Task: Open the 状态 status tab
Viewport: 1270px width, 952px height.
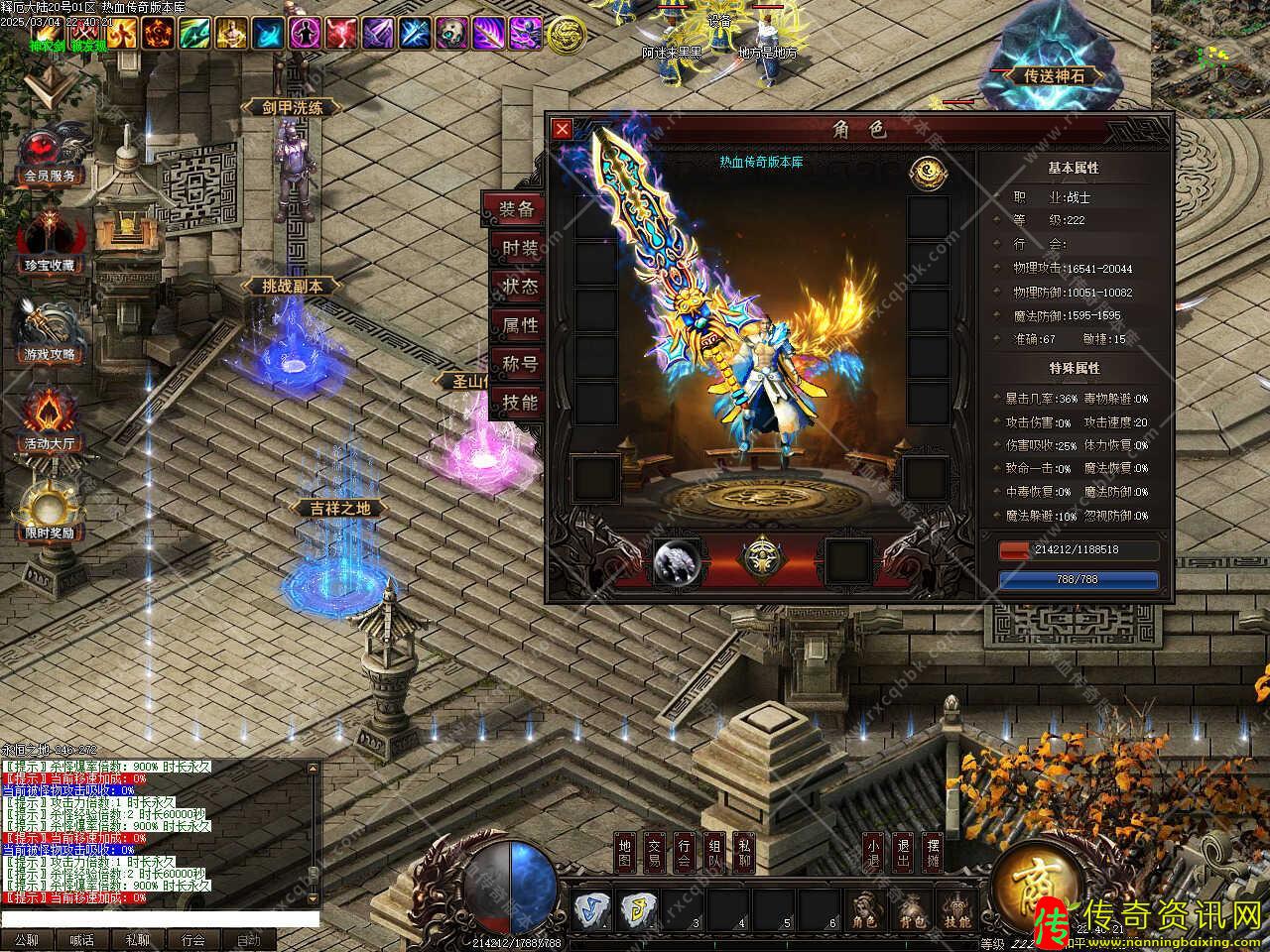Action: click(x=518, y=287)
